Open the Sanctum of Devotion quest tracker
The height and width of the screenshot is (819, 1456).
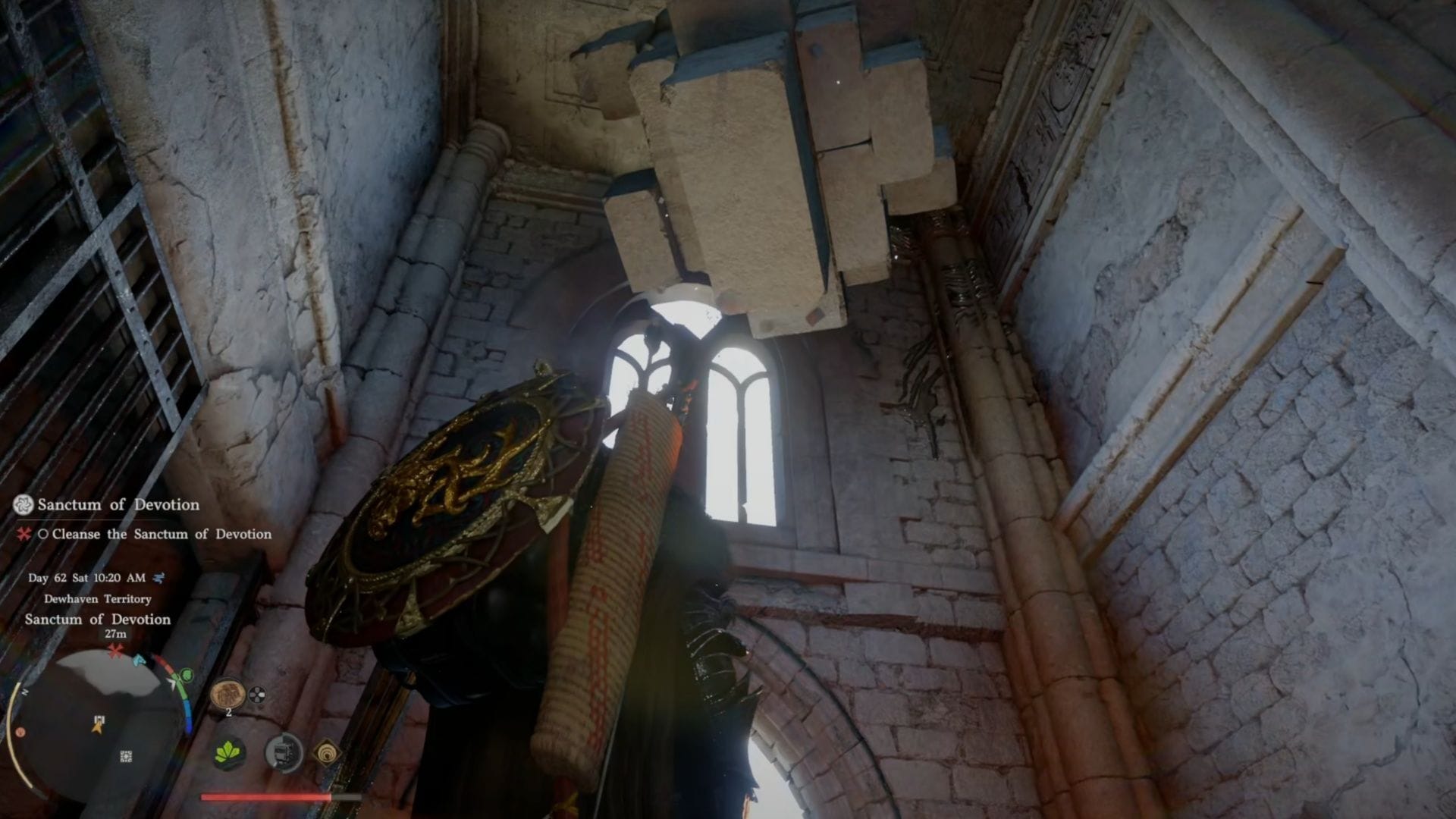[118, 504]
